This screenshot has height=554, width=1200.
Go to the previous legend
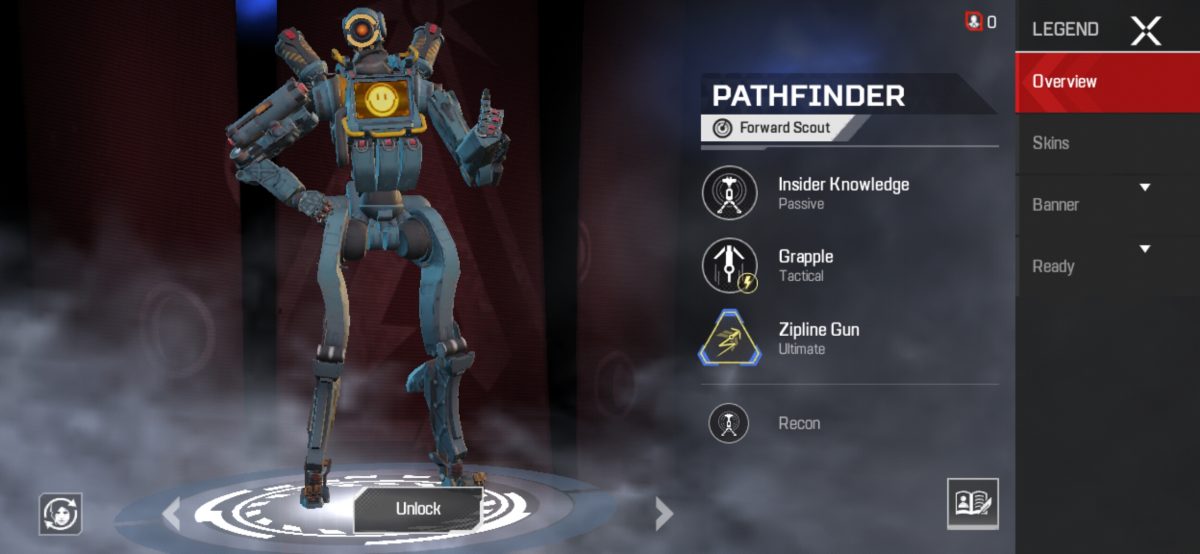click(x=171, y=514)
